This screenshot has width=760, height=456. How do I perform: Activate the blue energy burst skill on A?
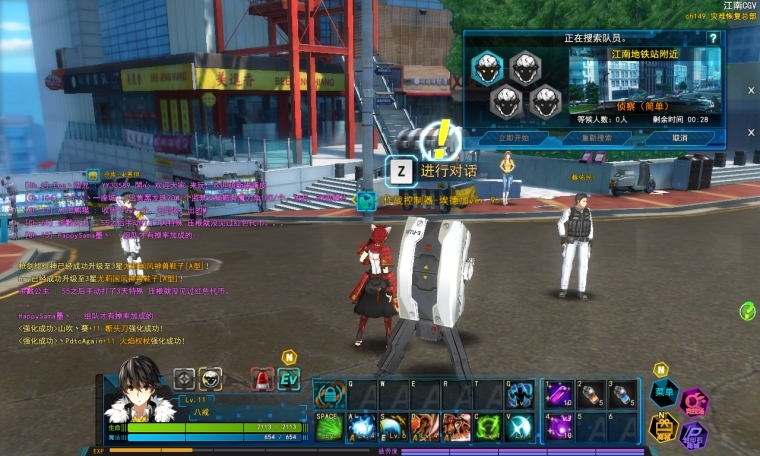(361, 427)
